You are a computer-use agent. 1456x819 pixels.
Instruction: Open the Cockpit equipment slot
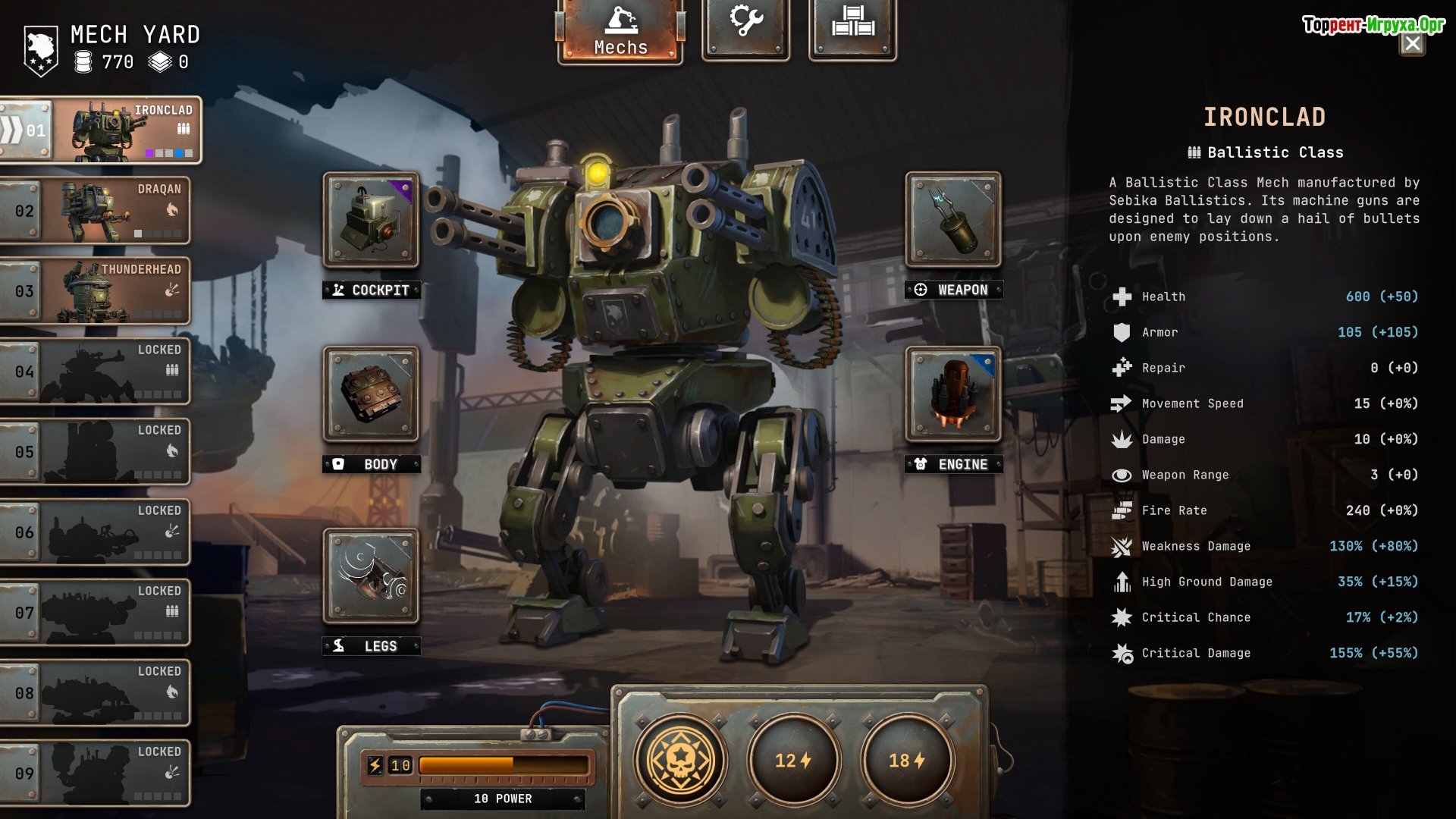pos(371,220)
